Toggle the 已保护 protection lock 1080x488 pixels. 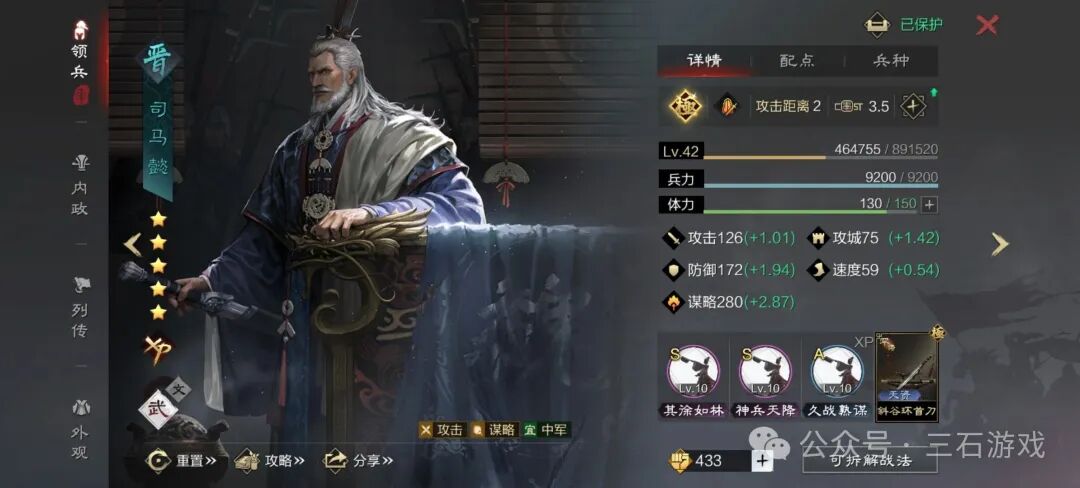[x=905, y=25]
